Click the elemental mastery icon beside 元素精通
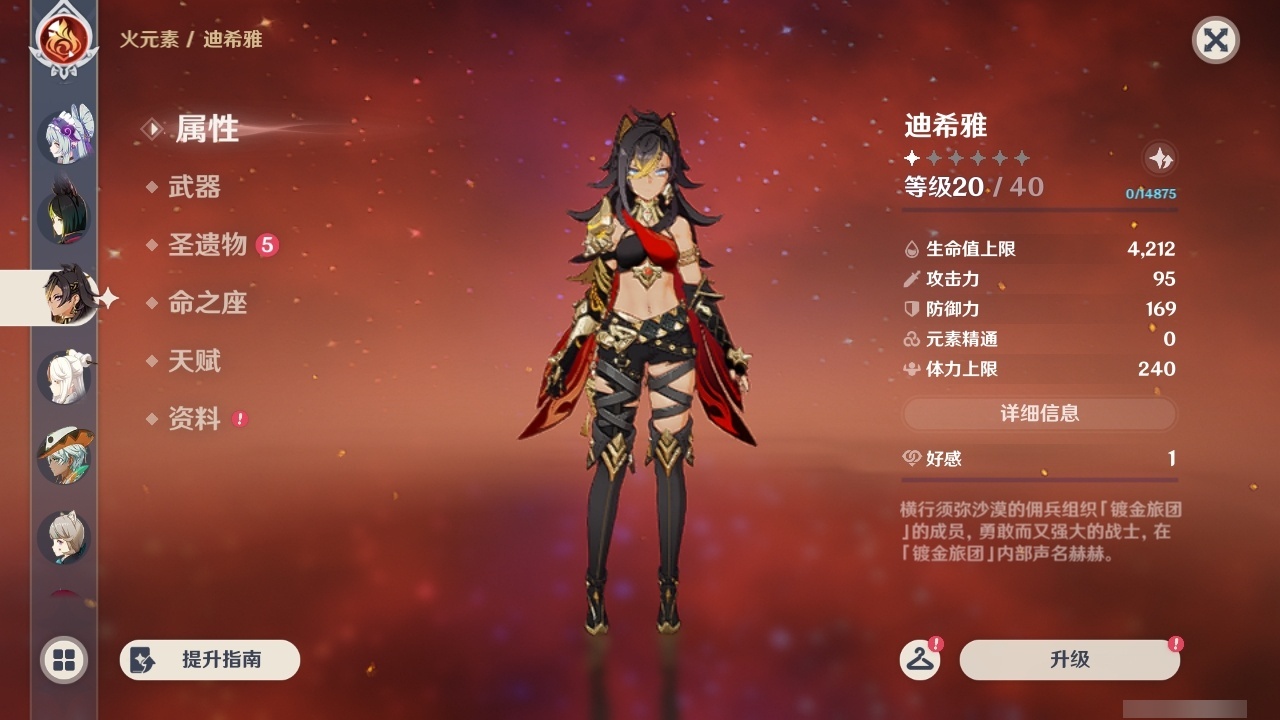 pos(912,339)
